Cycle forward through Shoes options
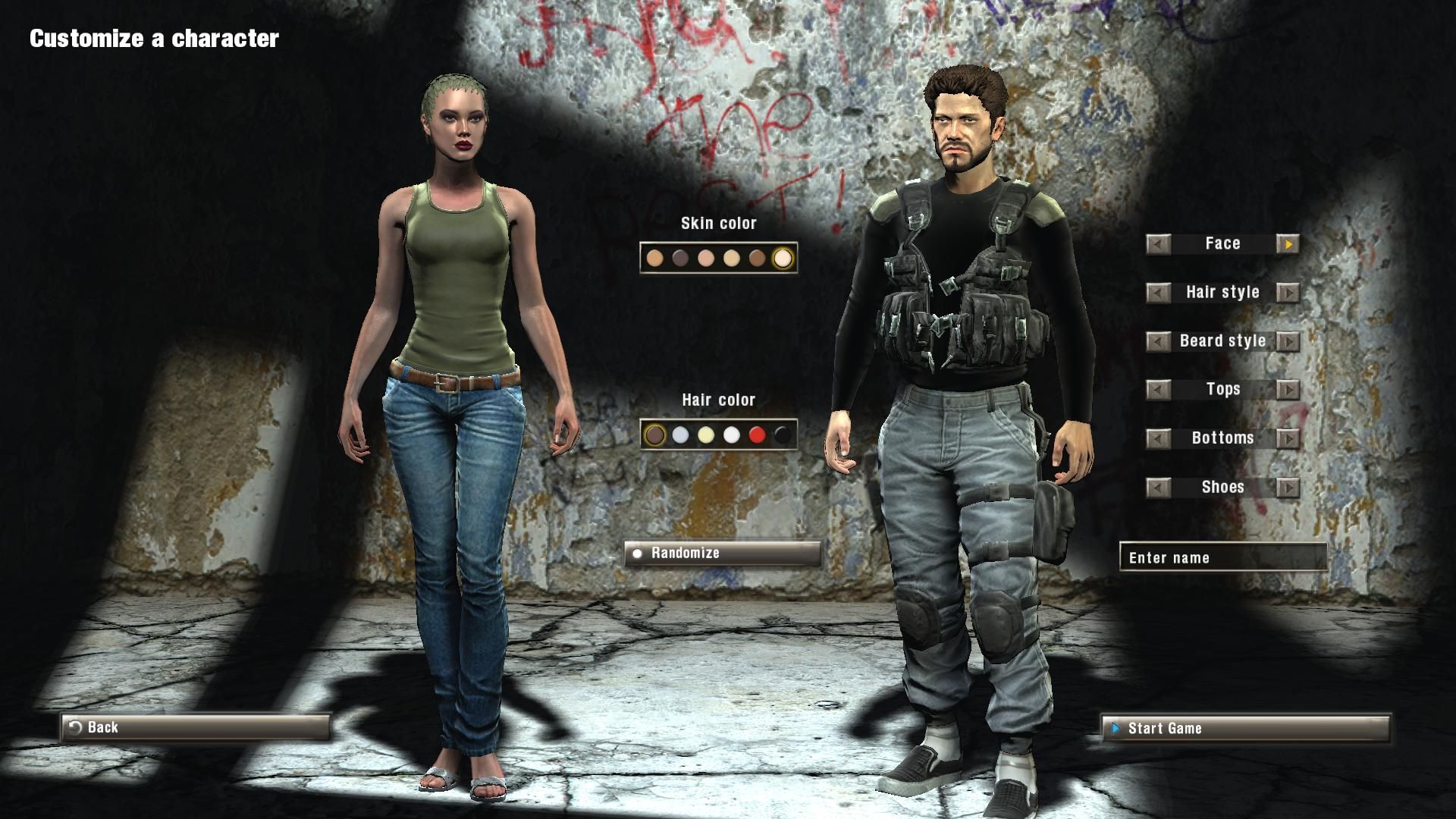The height and width of the screenshot is (819, 1456). point(1288,487)
